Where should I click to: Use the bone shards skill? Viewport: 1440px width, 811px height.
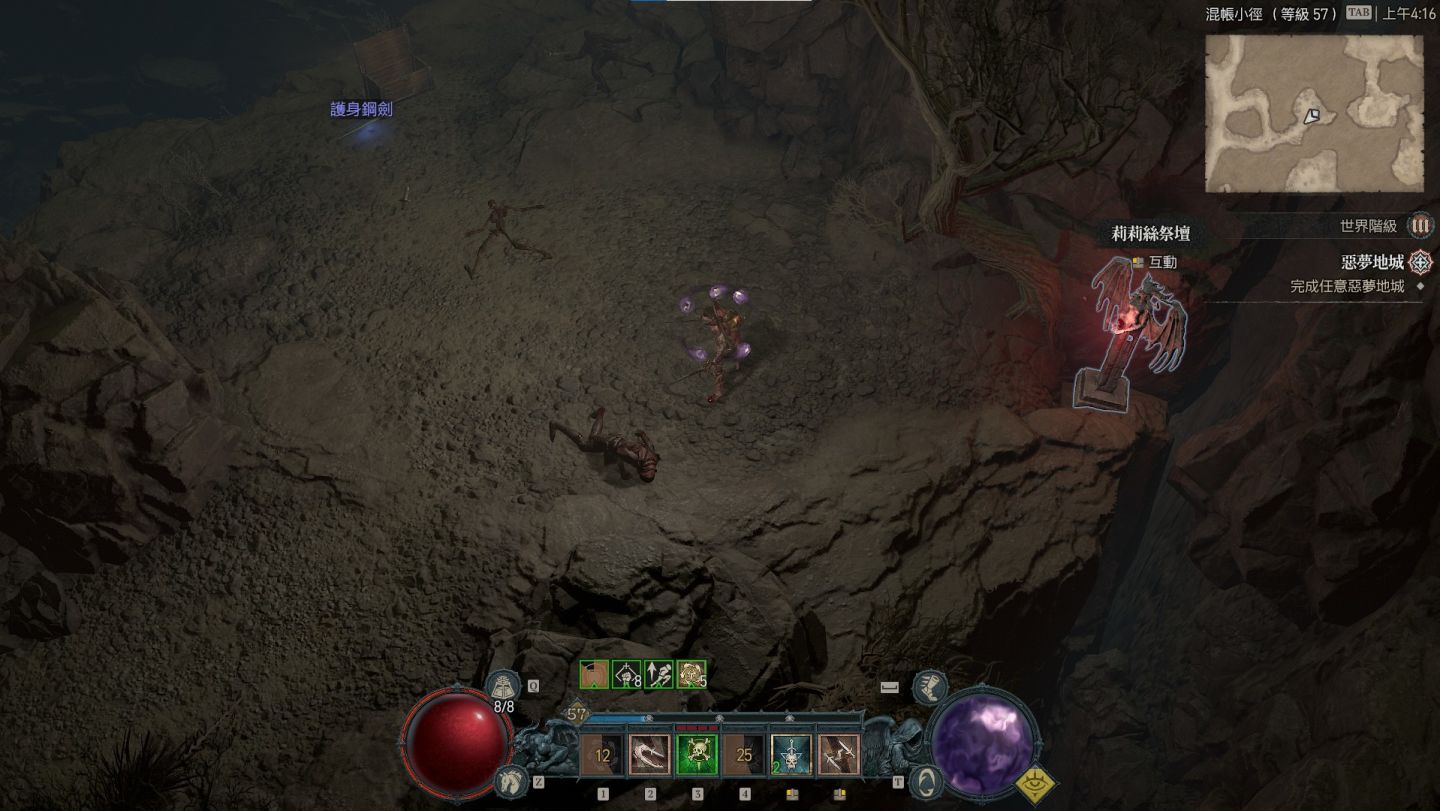click(838, 756)
